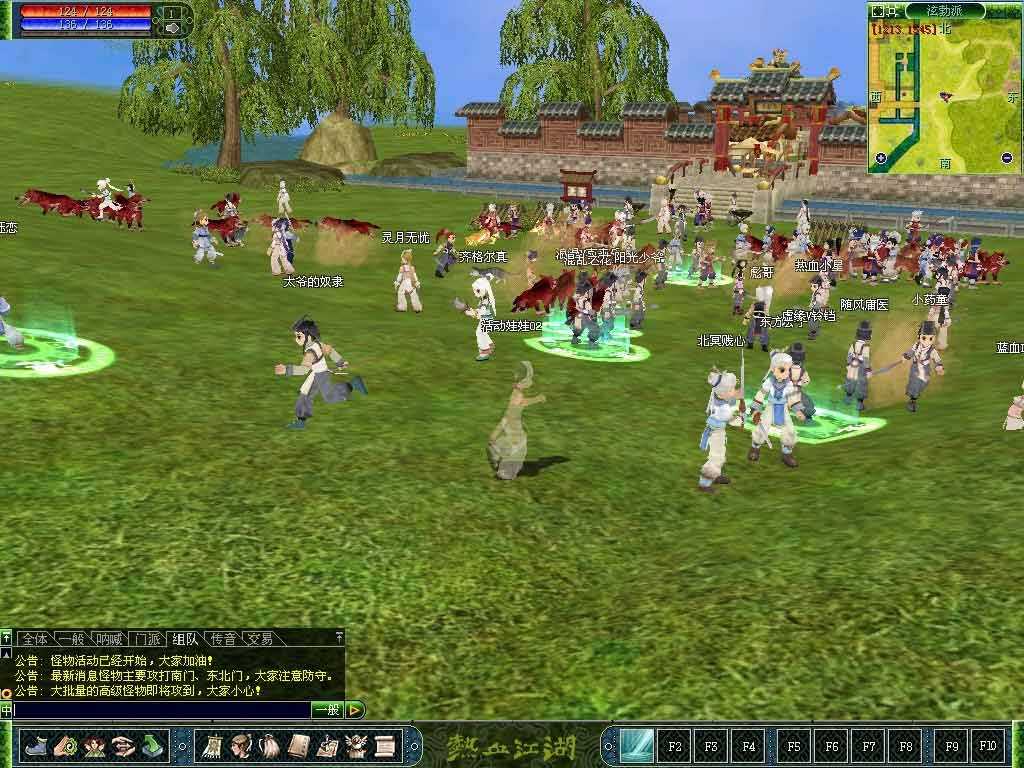Zoom in the minimap with the plus button
The width and height of the screenshot is (1024, 768).
pos(880,158)
